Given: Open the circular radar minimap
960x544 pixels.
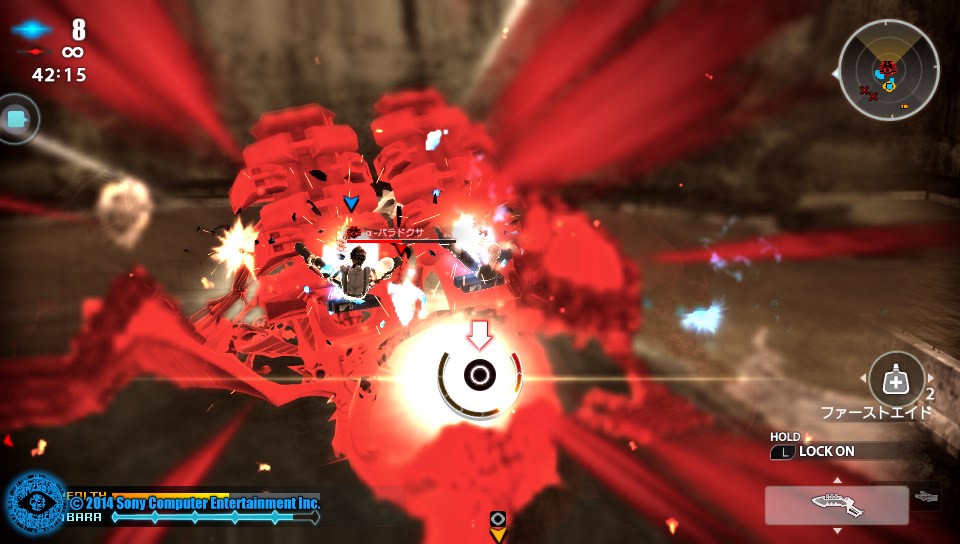Looking at the screenshot, I should pos(888,70).
